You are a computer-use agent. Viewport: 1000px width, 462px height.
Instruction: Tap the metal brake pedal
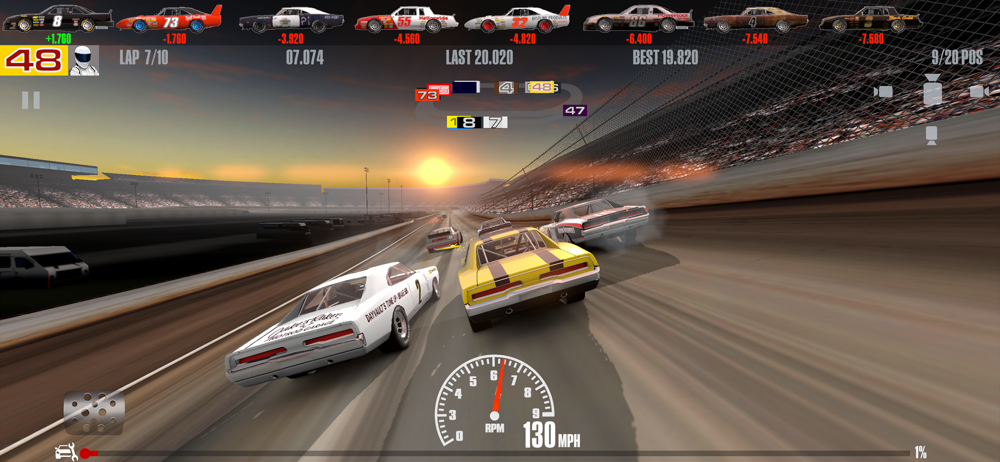pyautogui.click(x=94, y=412)
